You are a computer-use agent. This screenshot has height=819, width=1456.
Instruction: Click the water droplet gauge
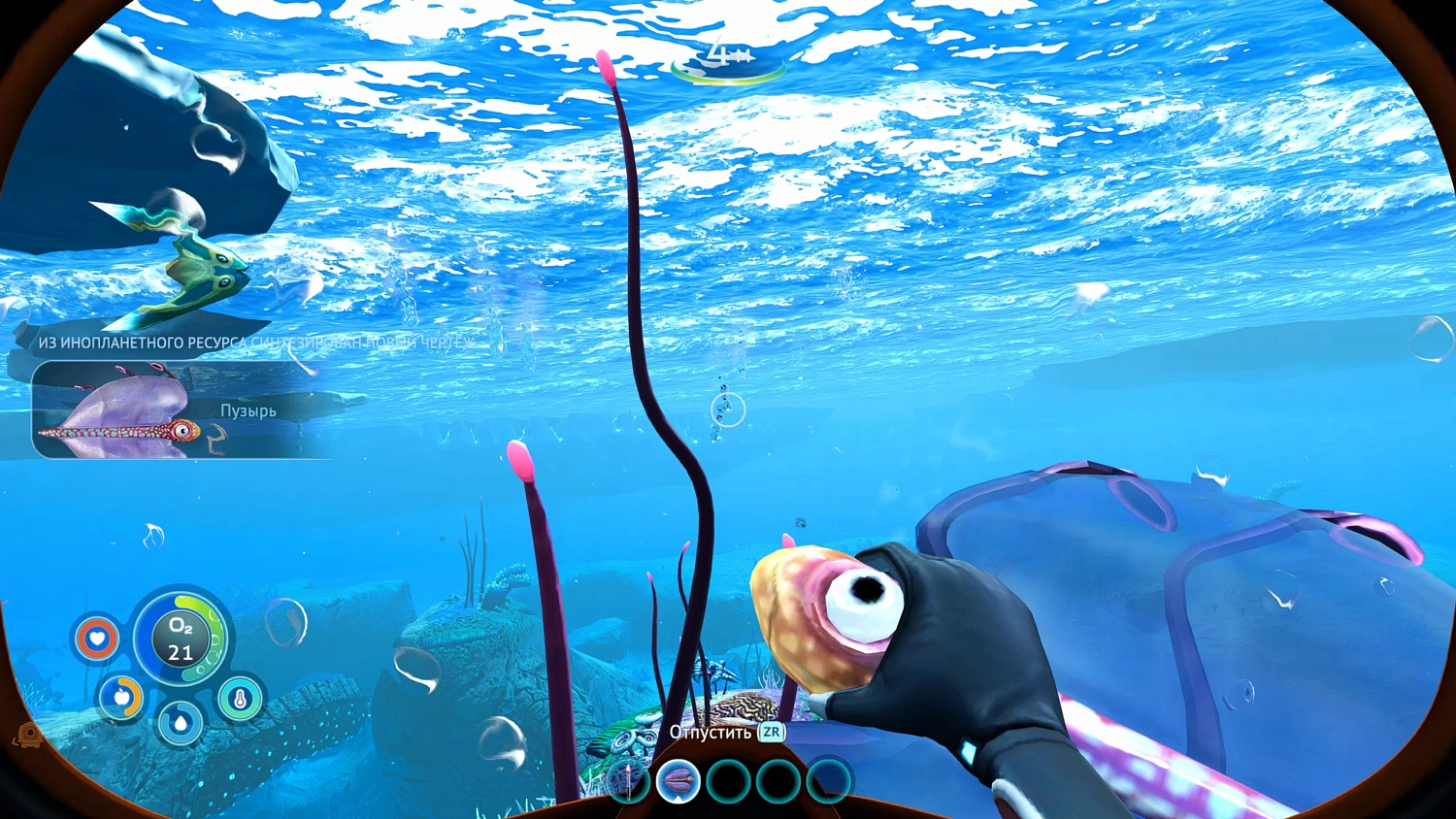pyautogui.click(x=180, y=722)
